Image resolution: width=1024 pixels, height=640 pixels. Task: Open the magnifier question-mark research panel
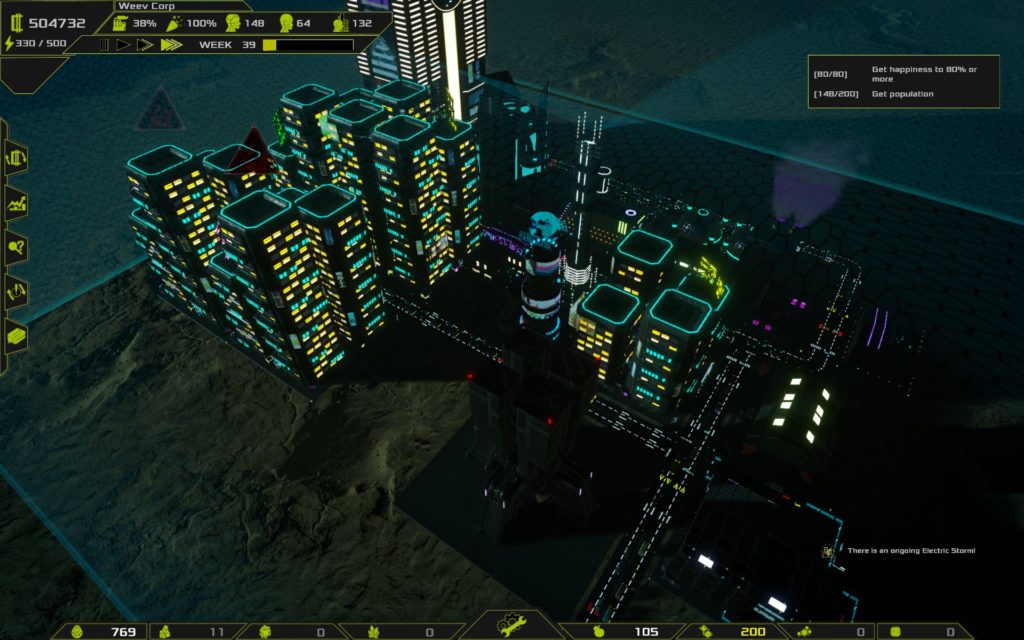[16, 247]
